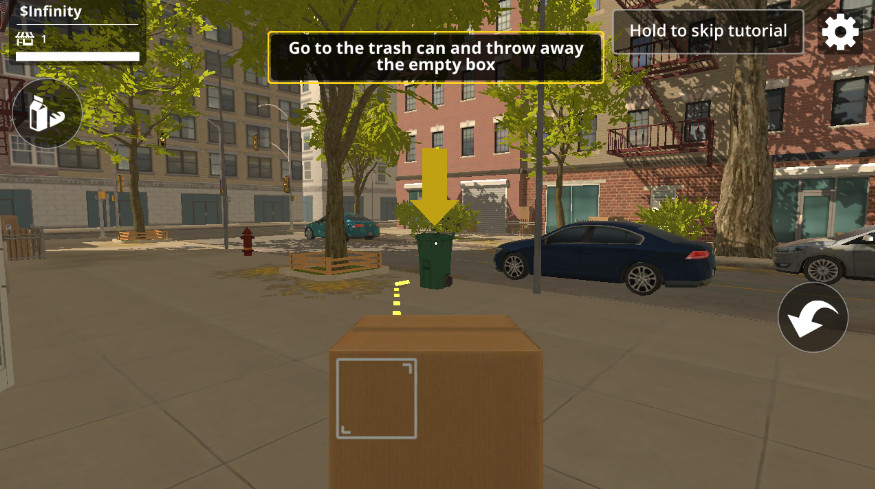Tap the square bracket box interaction icon

[376, 398]
